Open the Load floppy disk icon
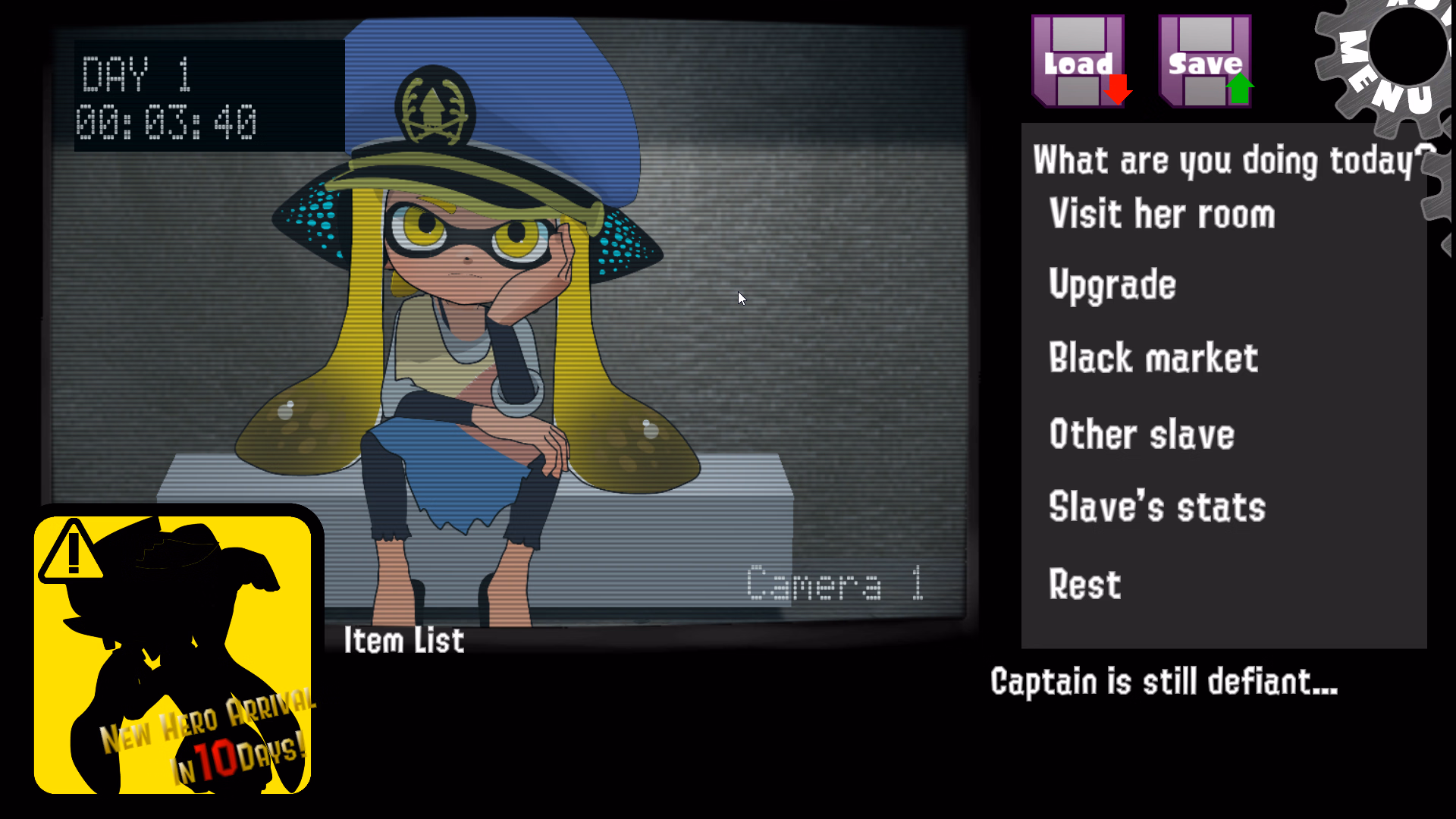The height and width of the screenshot is (819, 1456). [x=1078, y=61]
